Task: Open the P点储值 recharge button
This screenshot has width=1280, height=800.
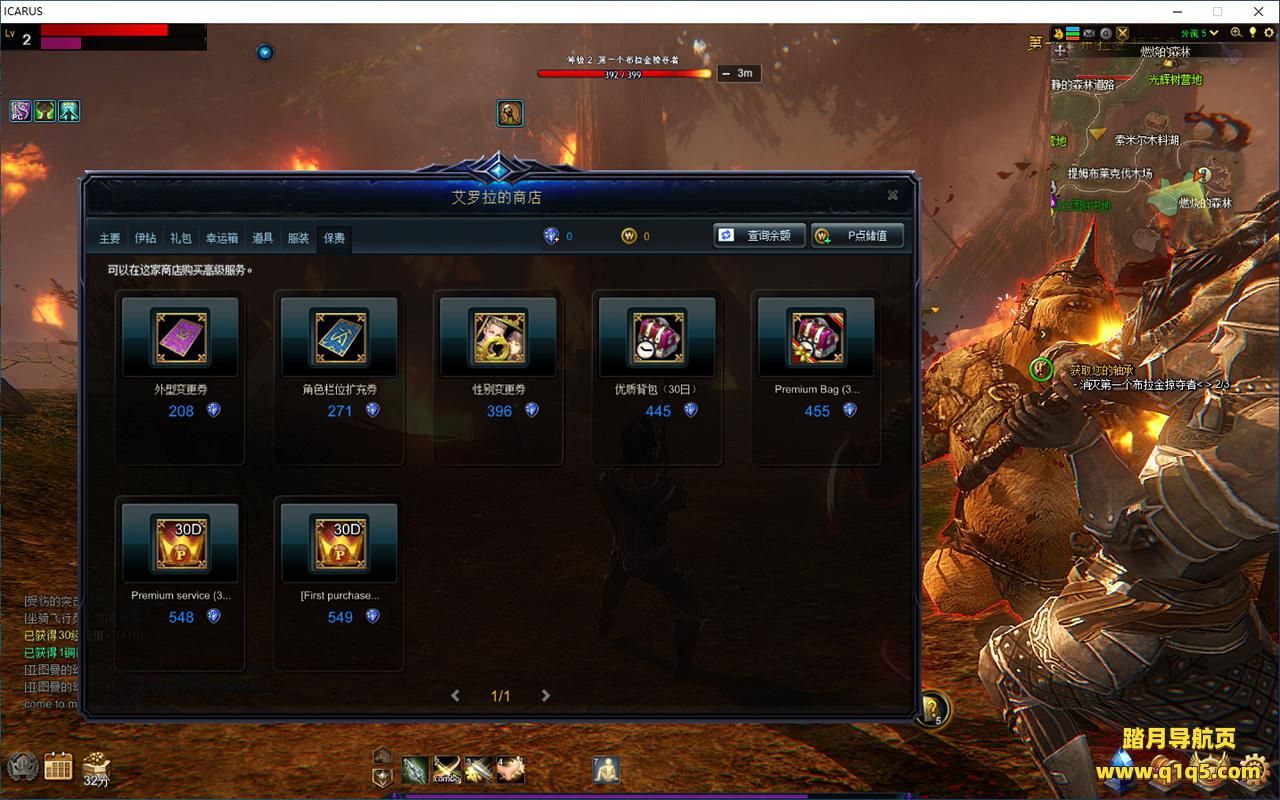Action: point(857,236)
